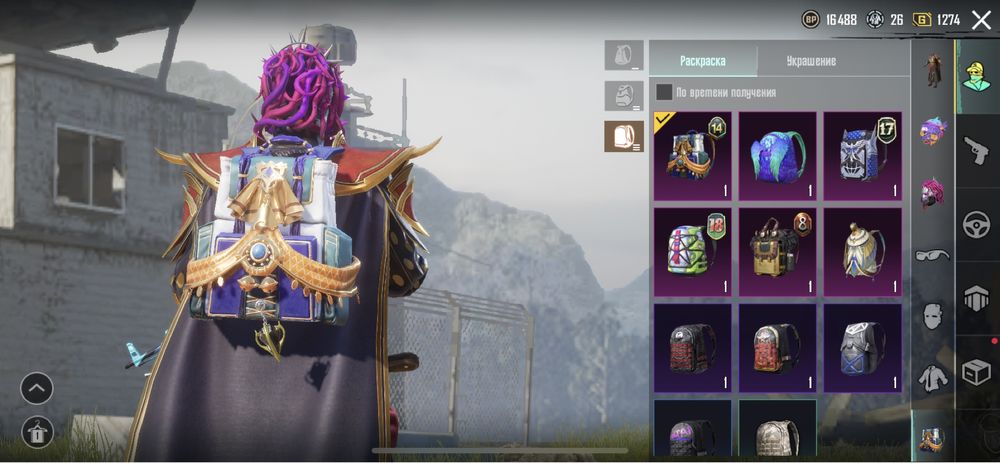Open the jacket clothing category
Screen dimensions: 1000x463
pos(933,378)
